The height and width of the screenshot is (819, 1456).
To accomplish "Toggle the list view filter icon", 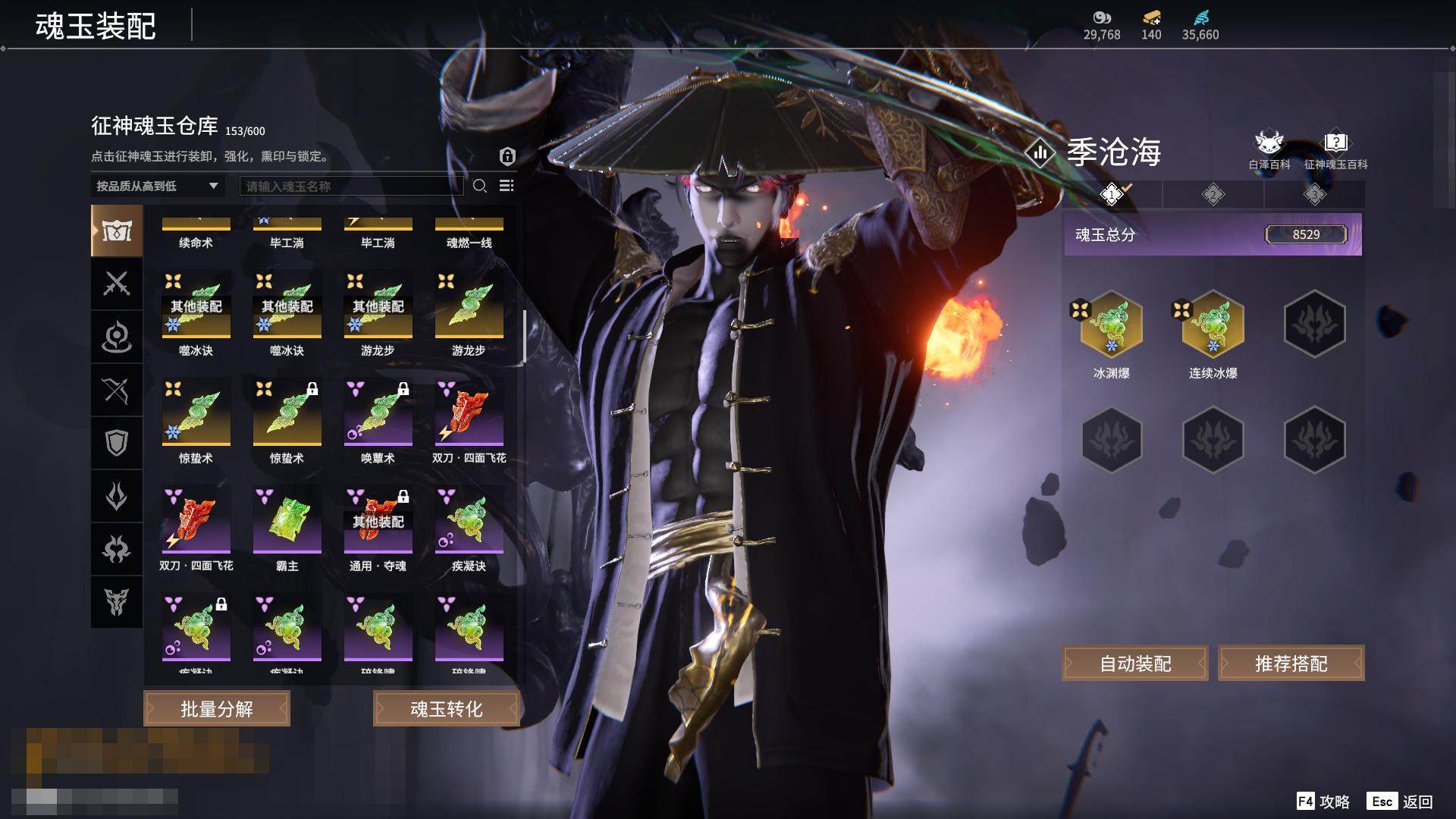I will tap(507, 186).
